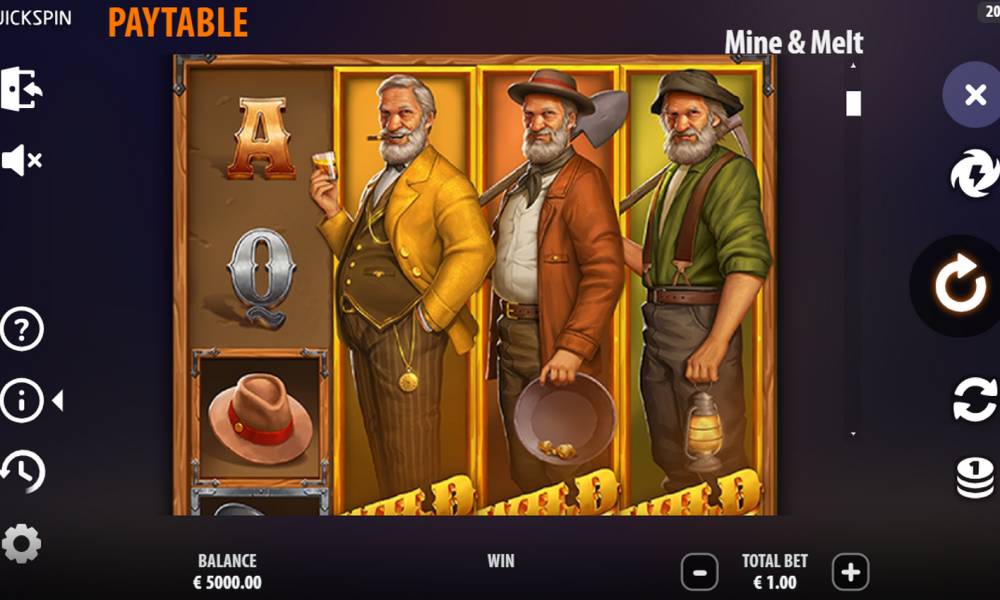Open the gear settings menu
This screenshot has width=1000, height=600.
[21, 543]
